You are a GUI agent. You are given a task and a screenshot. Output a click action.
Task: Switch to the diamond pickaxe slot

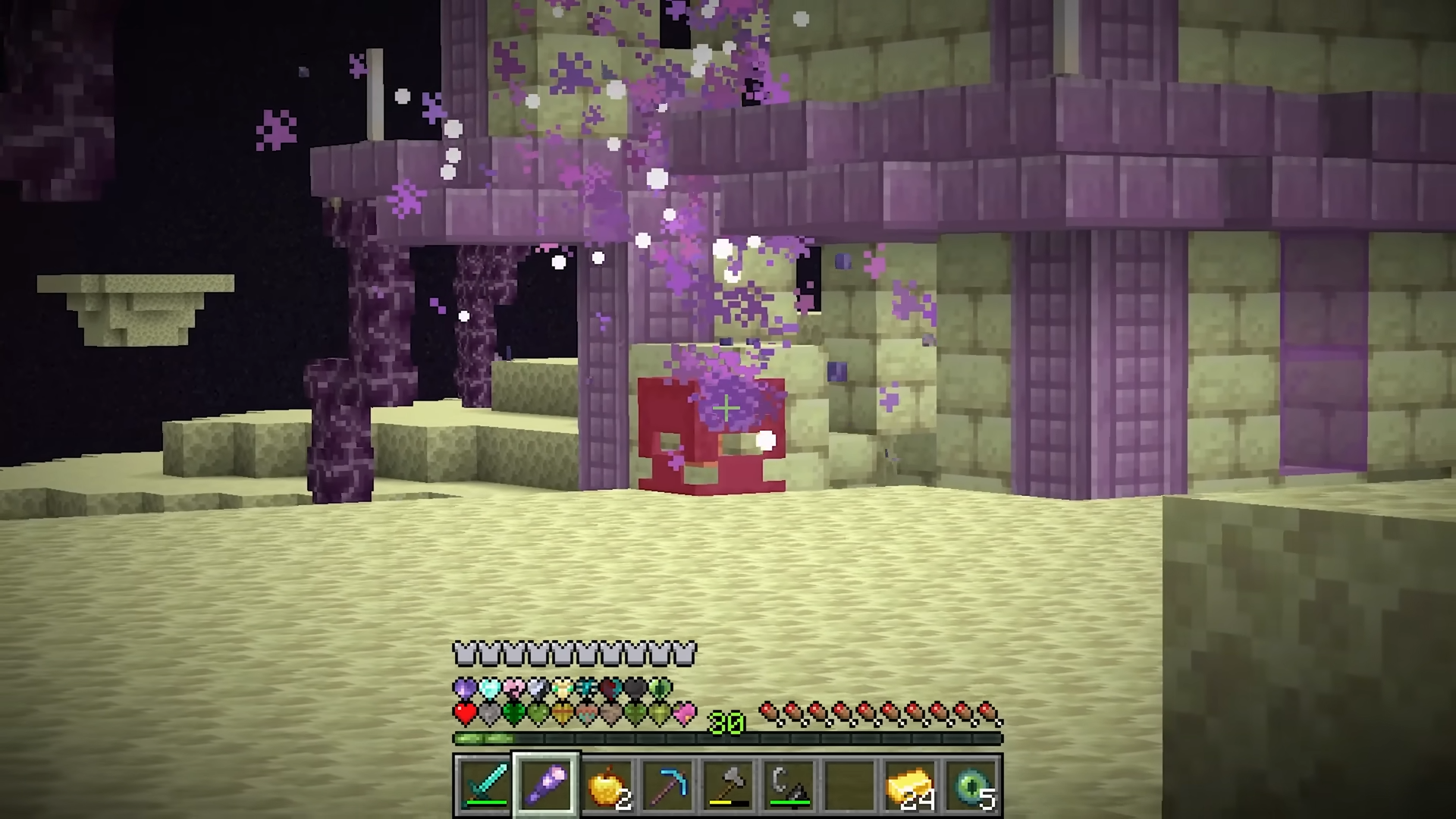[667, 785]
